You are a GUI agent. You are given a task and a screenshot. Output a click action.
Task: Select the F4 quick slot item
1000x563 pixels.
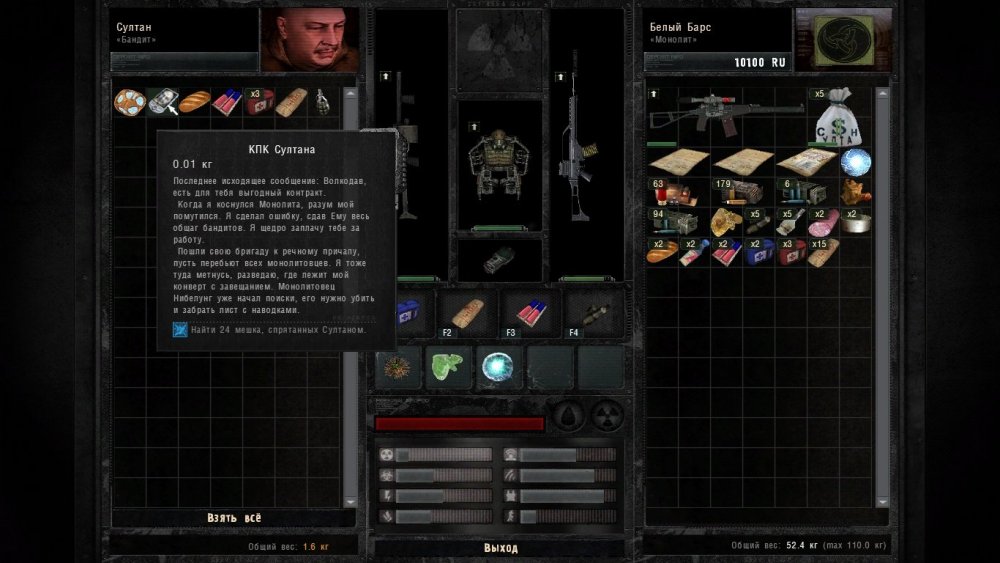pyautogui.click(x=594, y=313)
